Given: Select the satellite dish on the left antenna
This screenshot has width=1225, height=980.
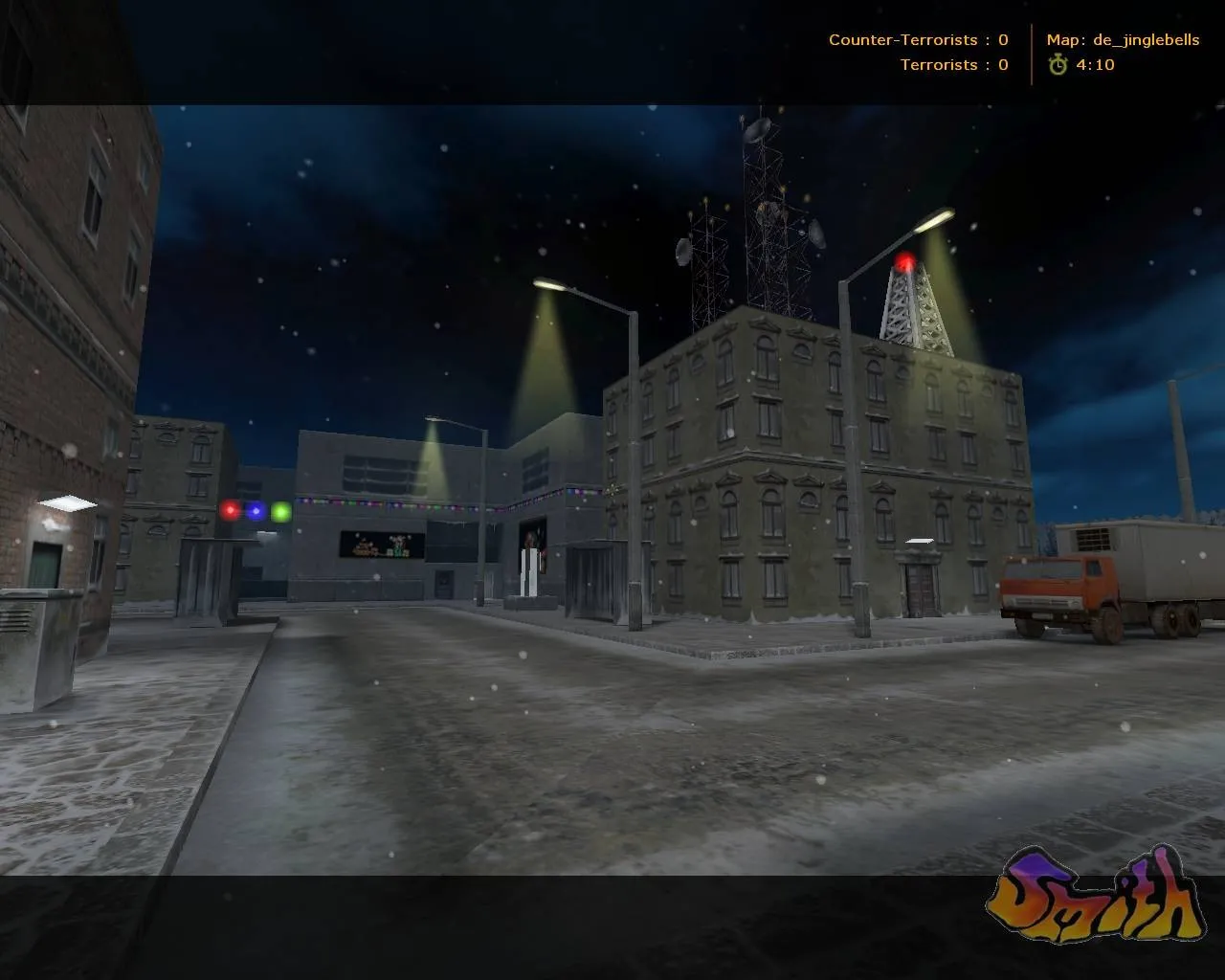Looking at the screenshot, I should [682, 253].
